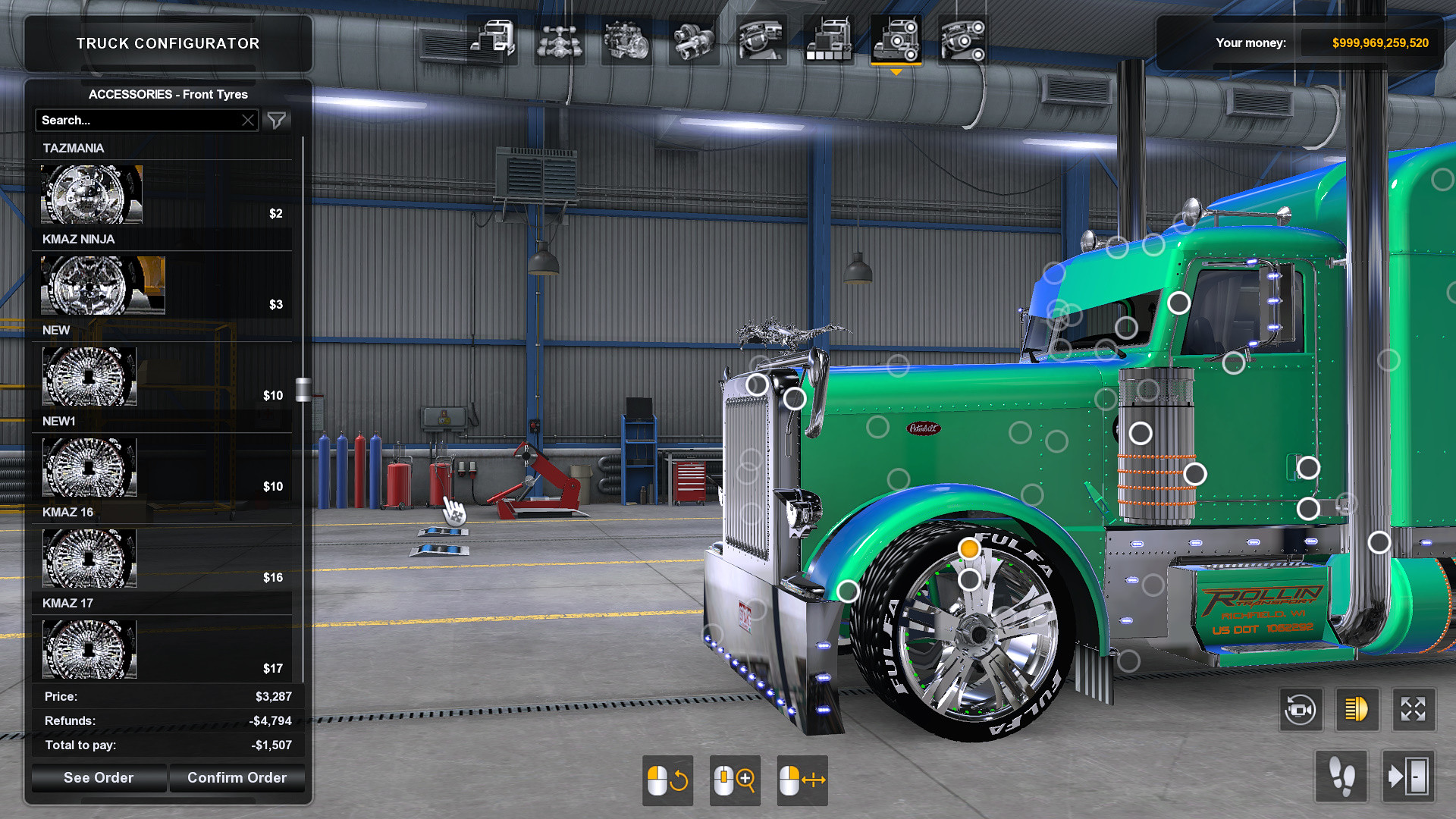Click the Search input field
Screen dimensions: 1456x819
pyautogui.click(x=136, y=120)
